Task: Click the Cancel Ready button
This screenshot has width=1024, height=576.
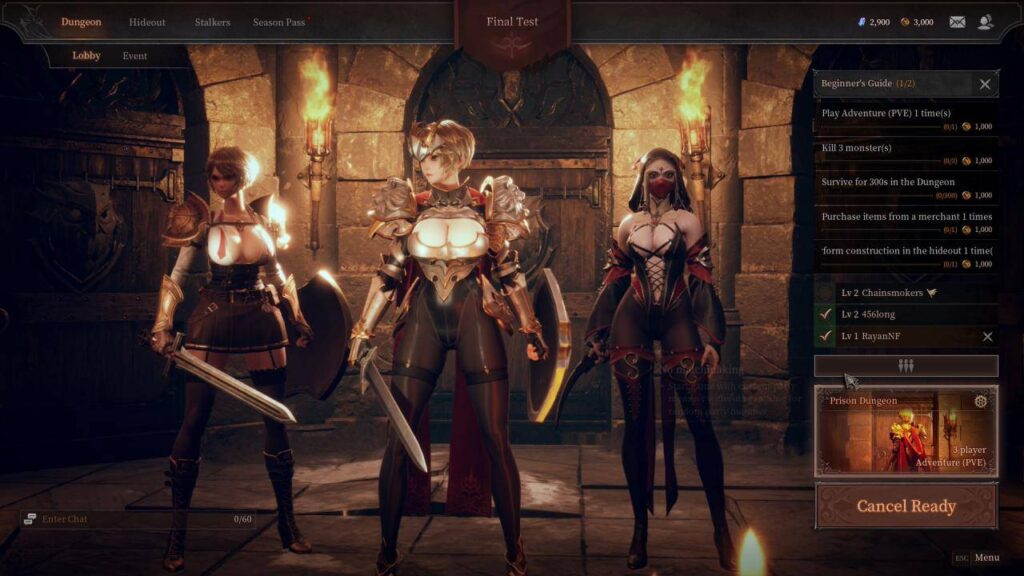Action: tap(906, 506)
